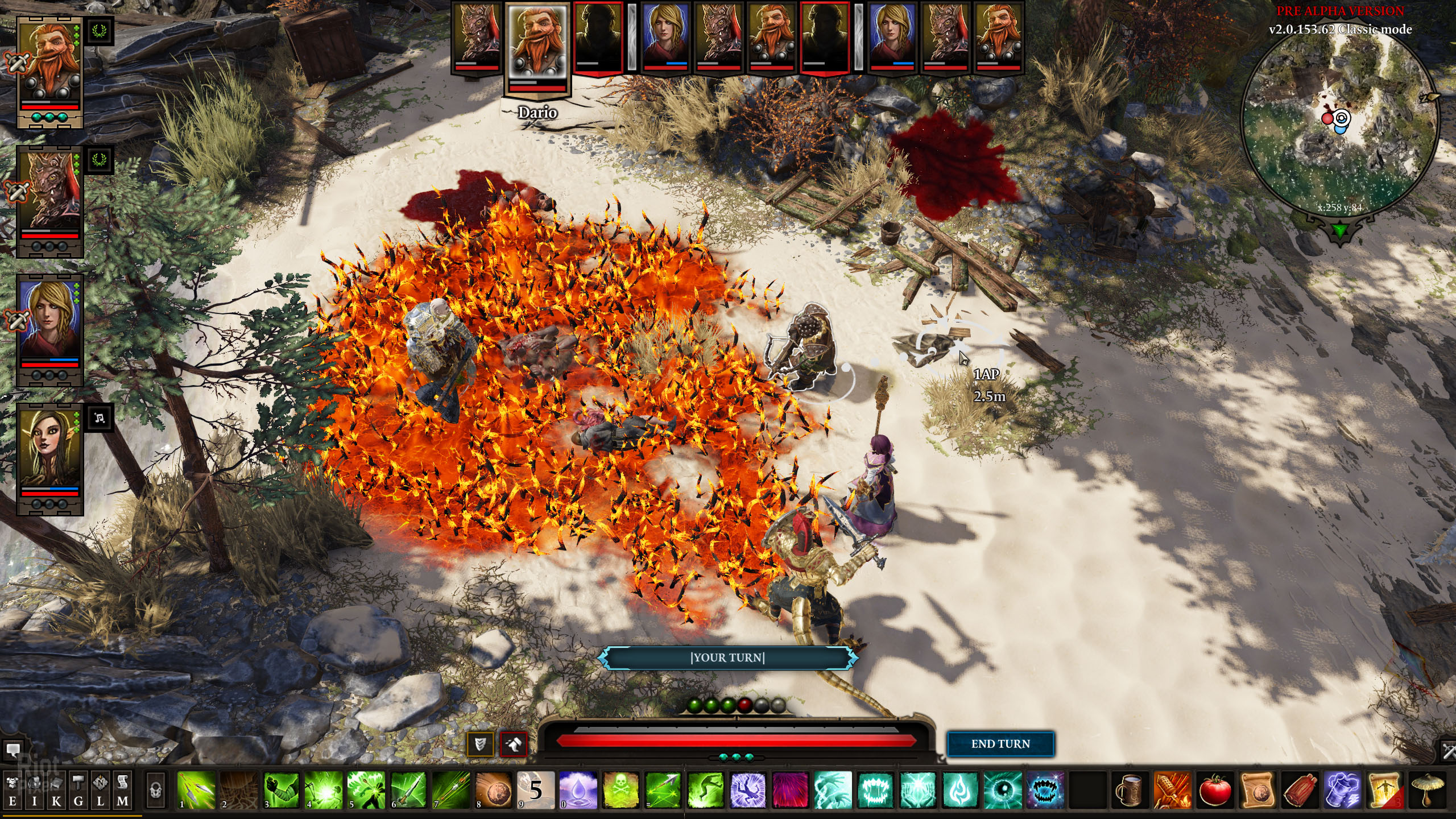This screenshot has height=819, width=1456.
Task: Activate the green skull poison skill
Action: (x=621, y=791)
